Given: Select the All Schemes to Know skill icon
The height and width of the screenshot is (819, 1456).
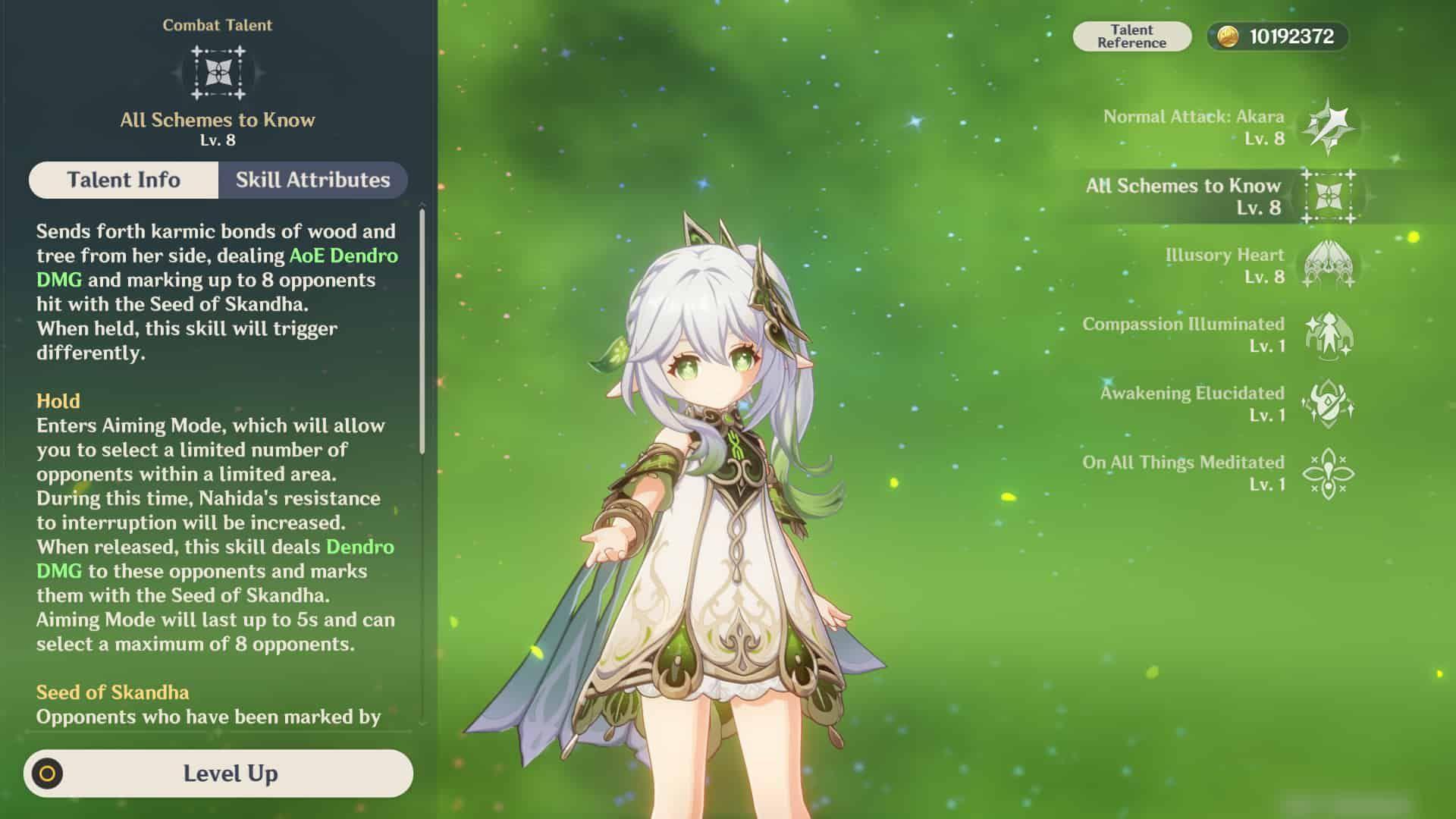Looking at the screenshot, I should 1329,197.
